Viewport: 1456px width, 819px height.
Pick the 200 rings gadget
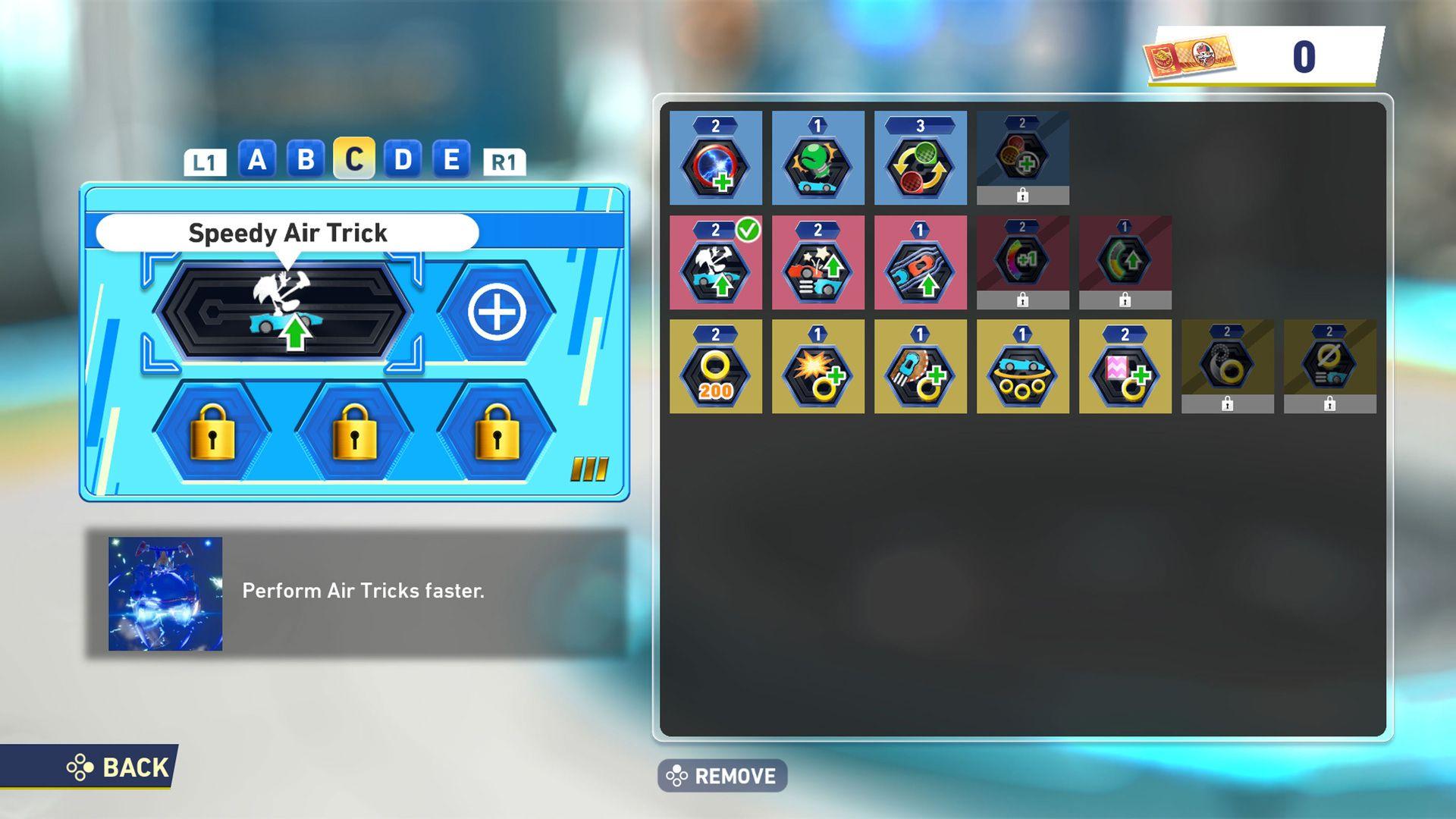[715, 366]
